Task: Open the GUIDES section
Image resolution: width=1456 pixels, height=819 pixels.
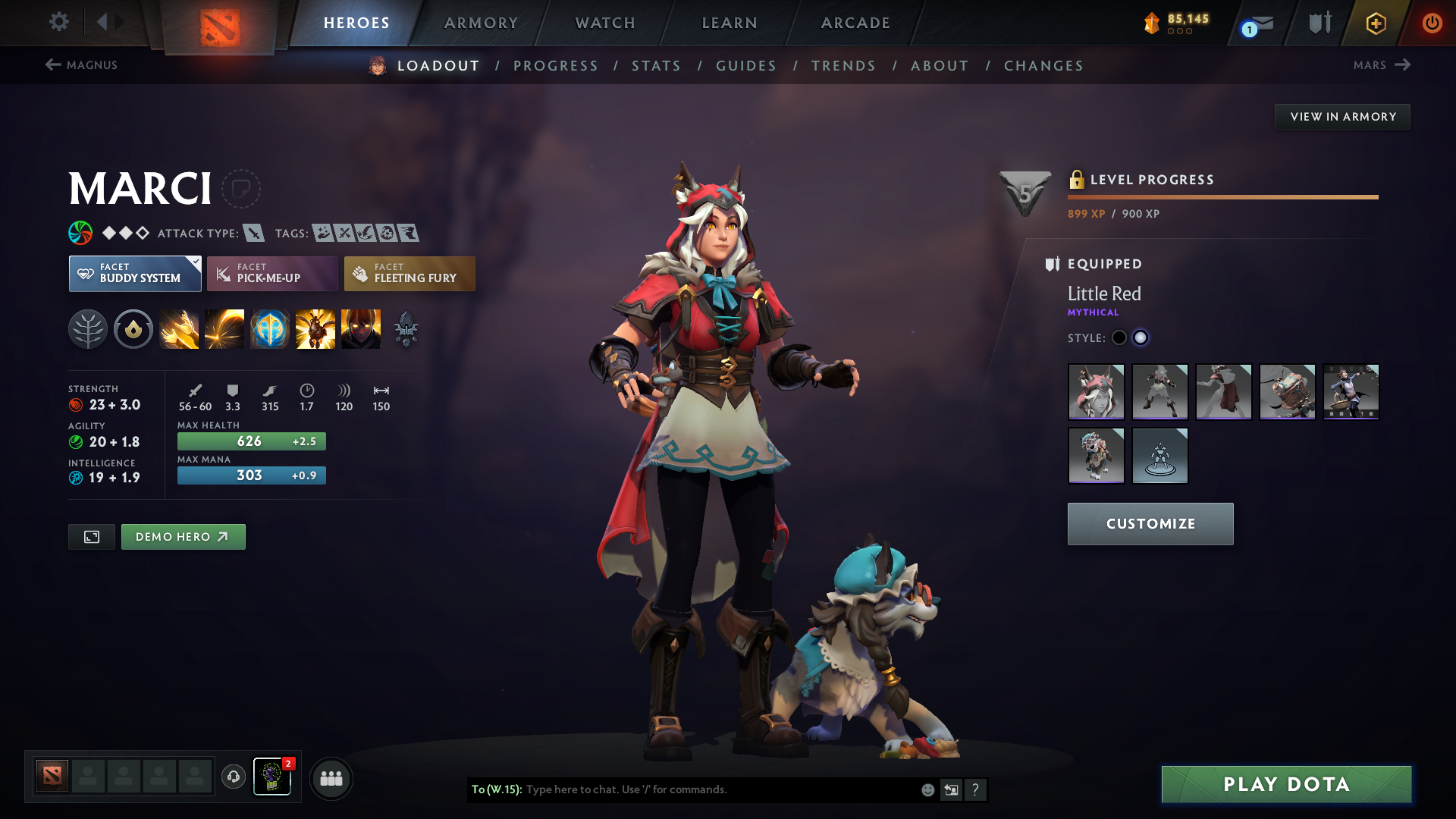Action: coord(745,66)
